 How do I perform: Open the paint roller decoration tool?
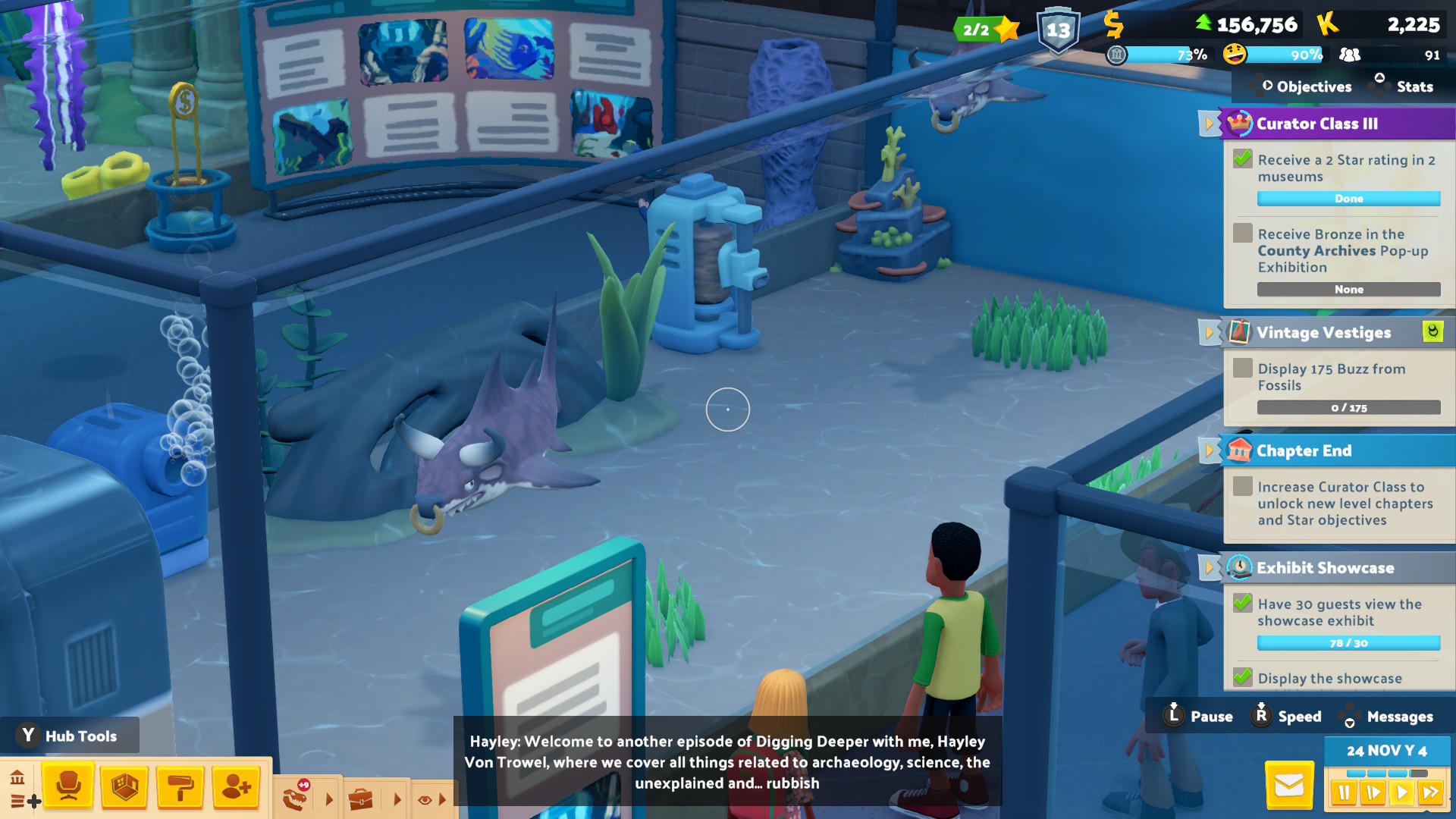pyautogui.click(x=180, y=786)
